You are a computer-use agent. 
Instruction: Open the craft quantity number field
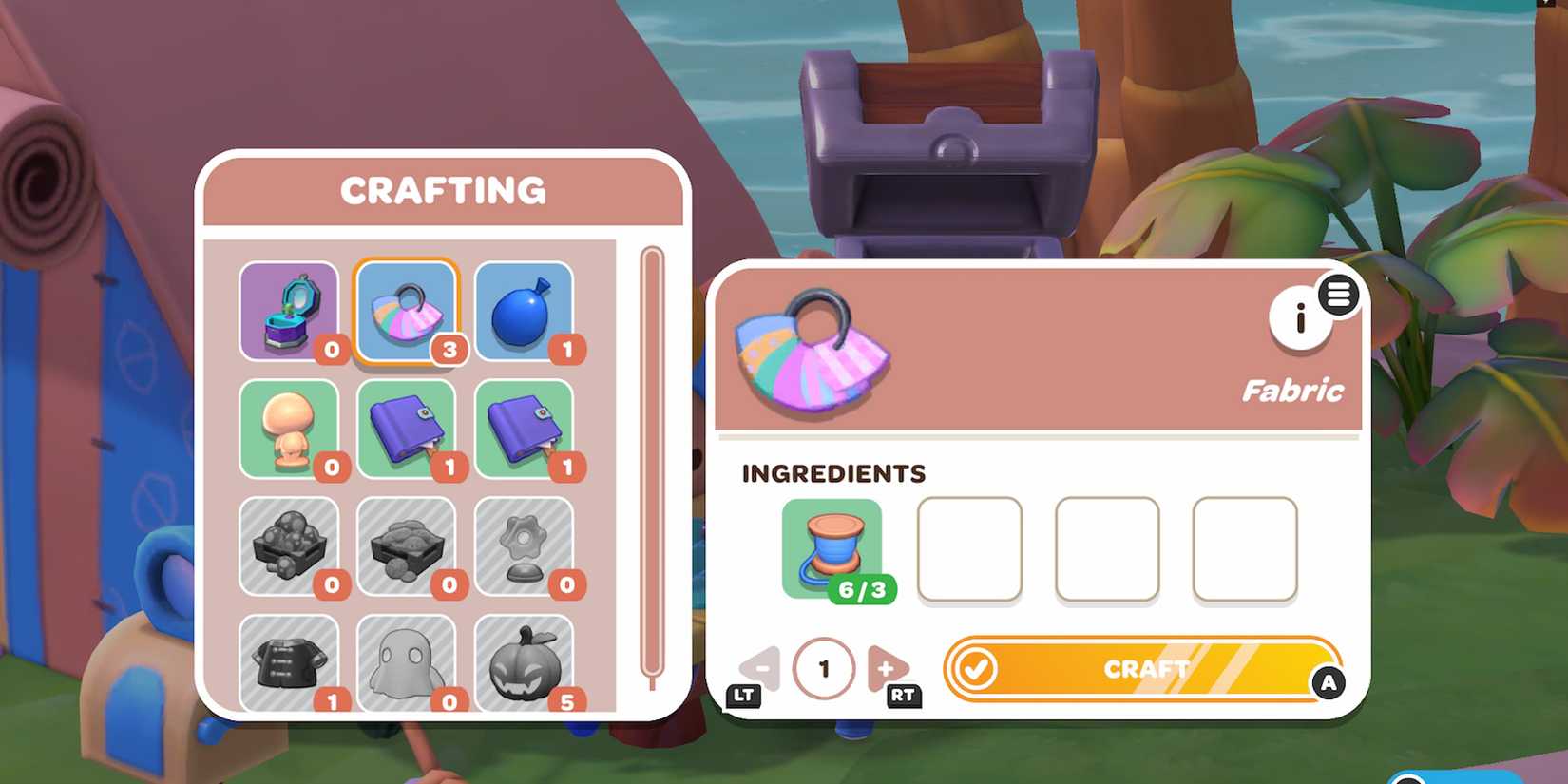pyautogui.click(x=824, y=667)
